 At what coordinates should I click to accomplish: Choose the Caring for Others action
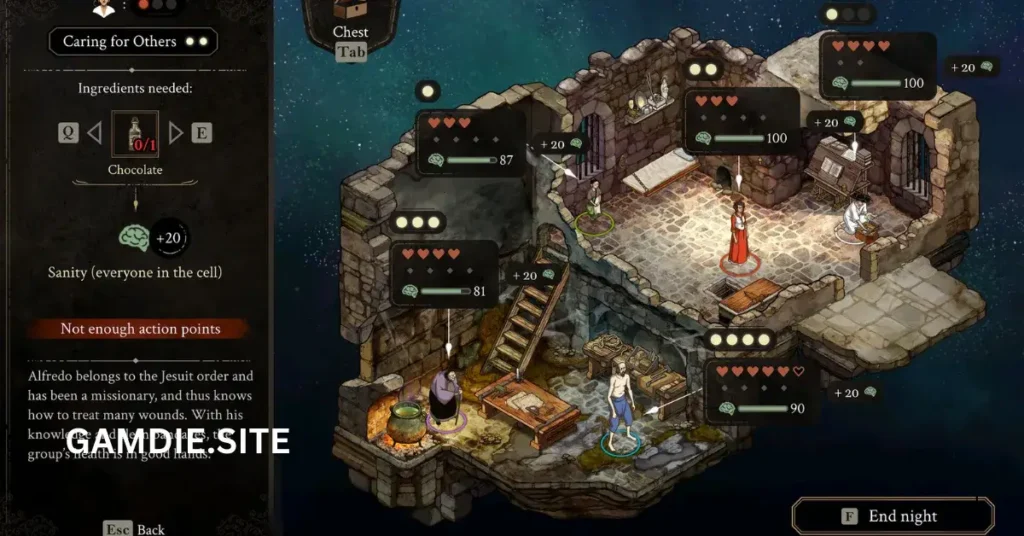tap(133, 42)
